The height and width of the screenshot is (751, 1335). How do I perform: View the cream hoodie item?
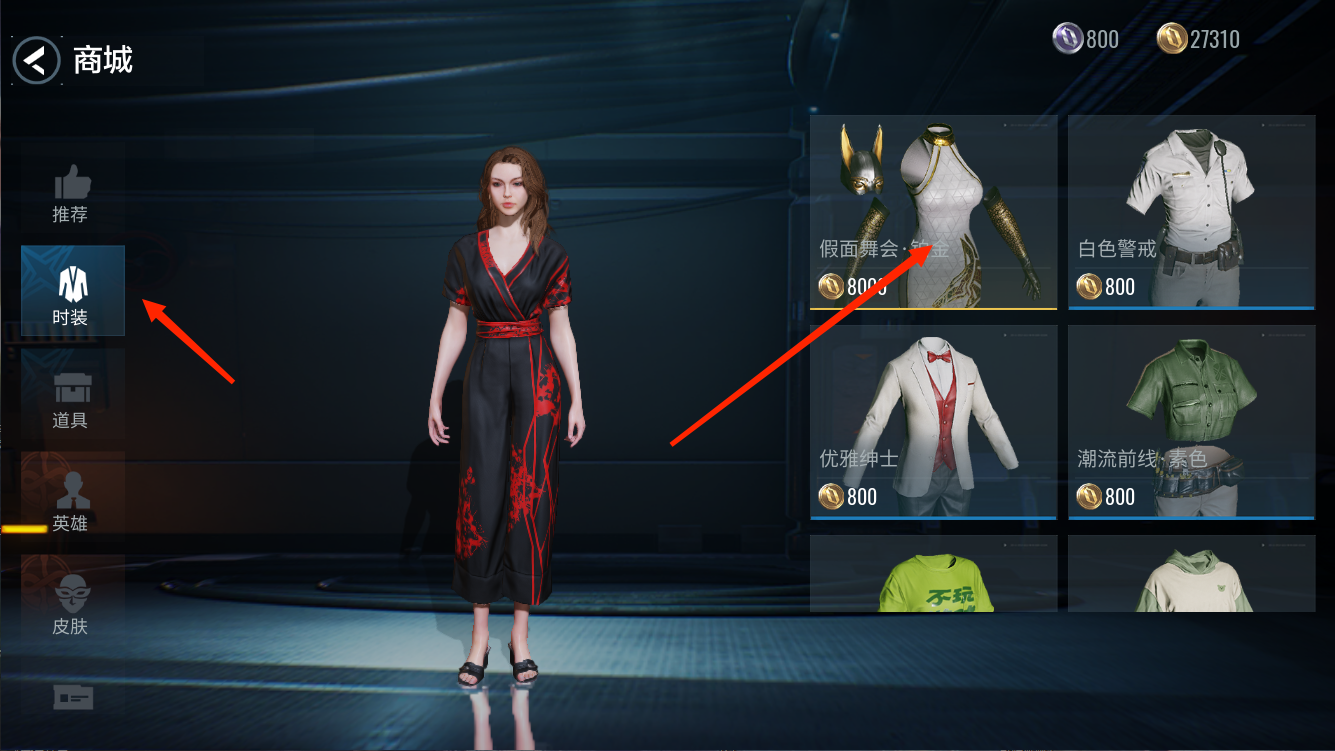tap(1191, 574)
